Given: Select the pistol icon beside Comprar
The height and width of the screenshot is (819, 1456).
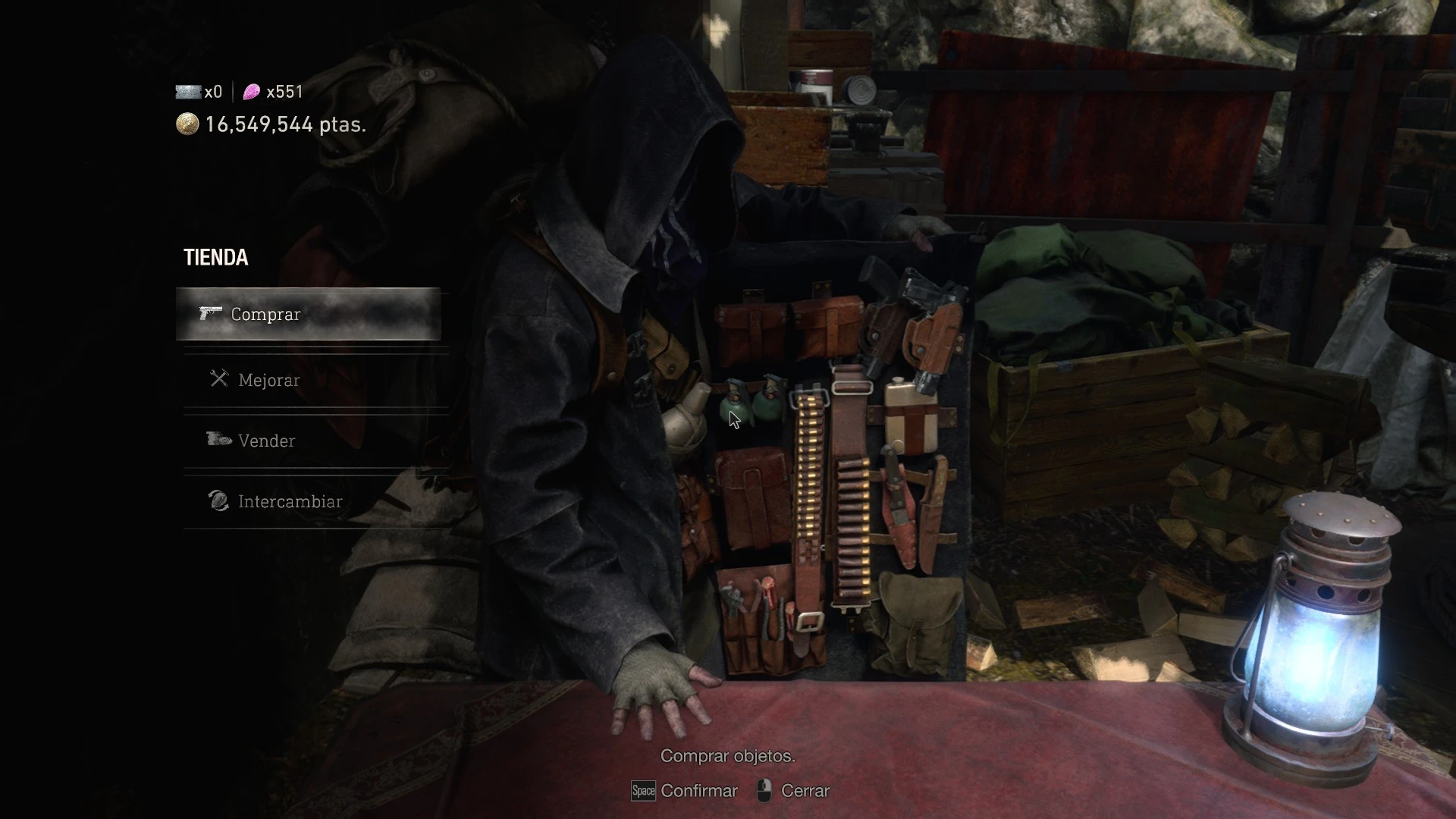Looking at the screenshot, I should click(x=210, y=313).
